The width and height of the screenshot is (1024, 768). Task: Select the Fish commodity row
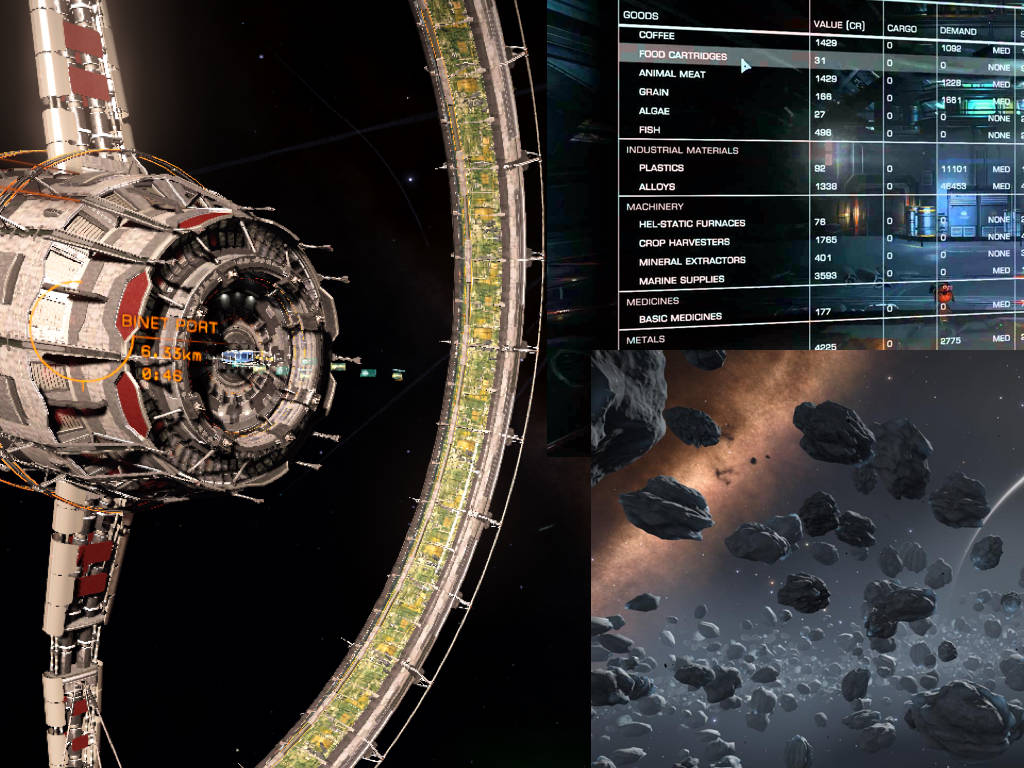pyautogui.click(x=650, y=130)
